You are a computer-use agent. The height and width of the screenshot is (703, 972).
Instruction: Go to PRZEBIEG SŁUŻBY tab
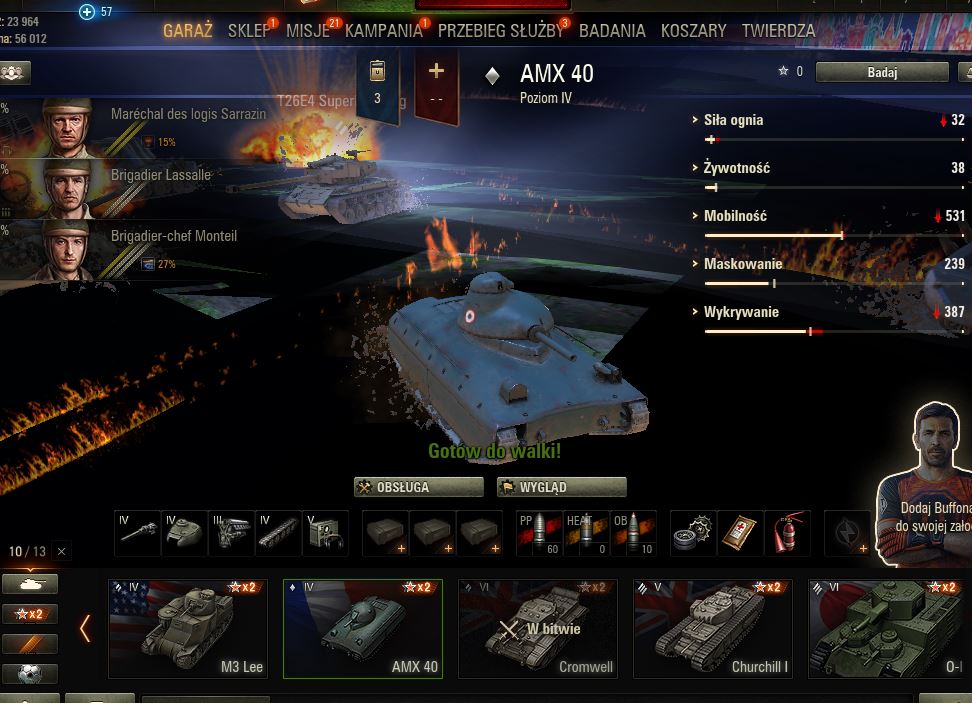pyautogui.click(x=500, y=31)
